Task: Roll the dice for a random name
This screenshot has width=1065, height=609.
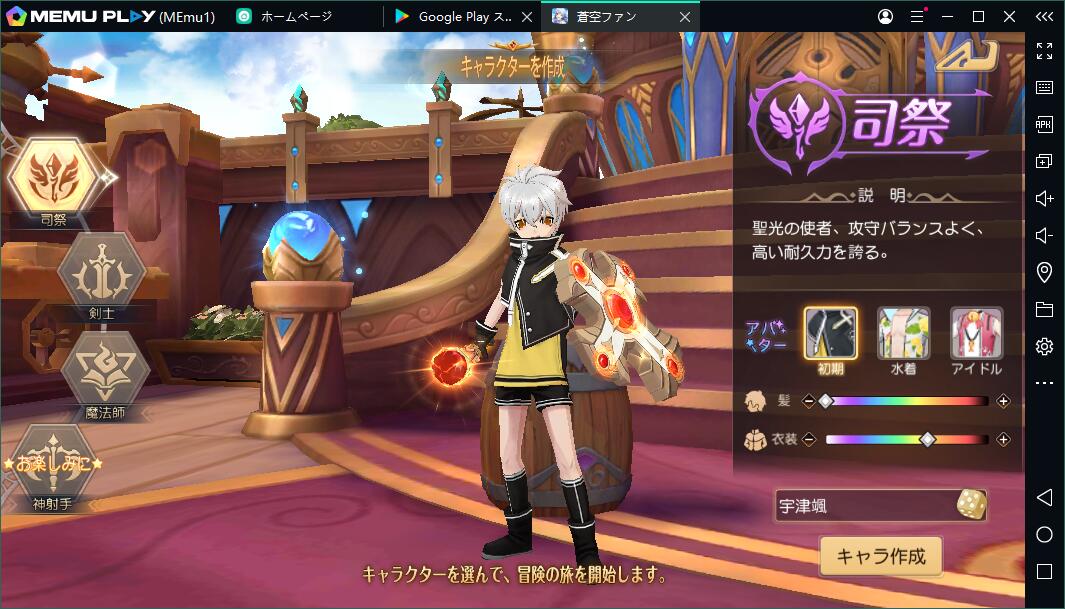Action: click(x=970, y=505)
